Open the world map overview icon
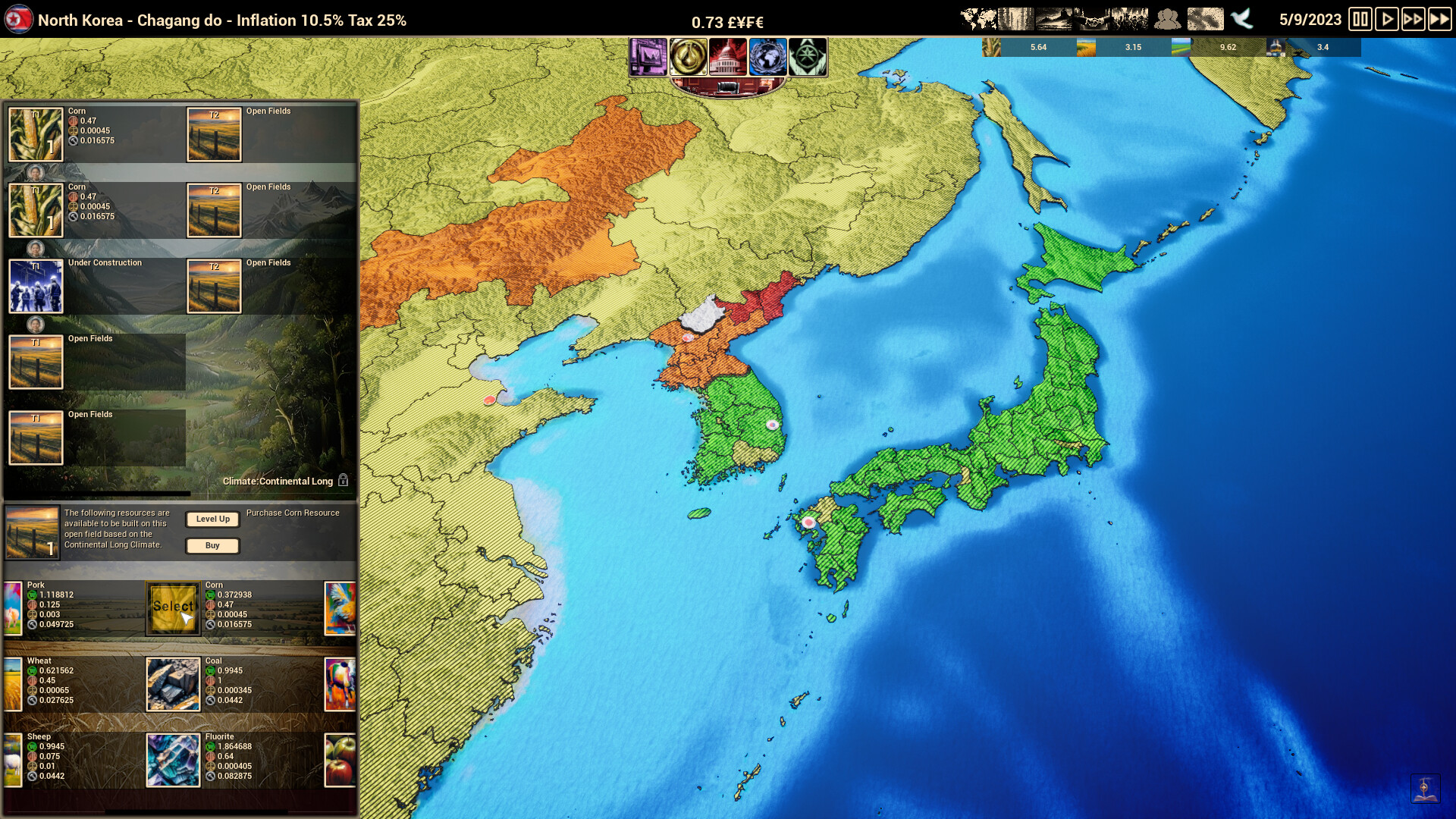 coord(978,17)
